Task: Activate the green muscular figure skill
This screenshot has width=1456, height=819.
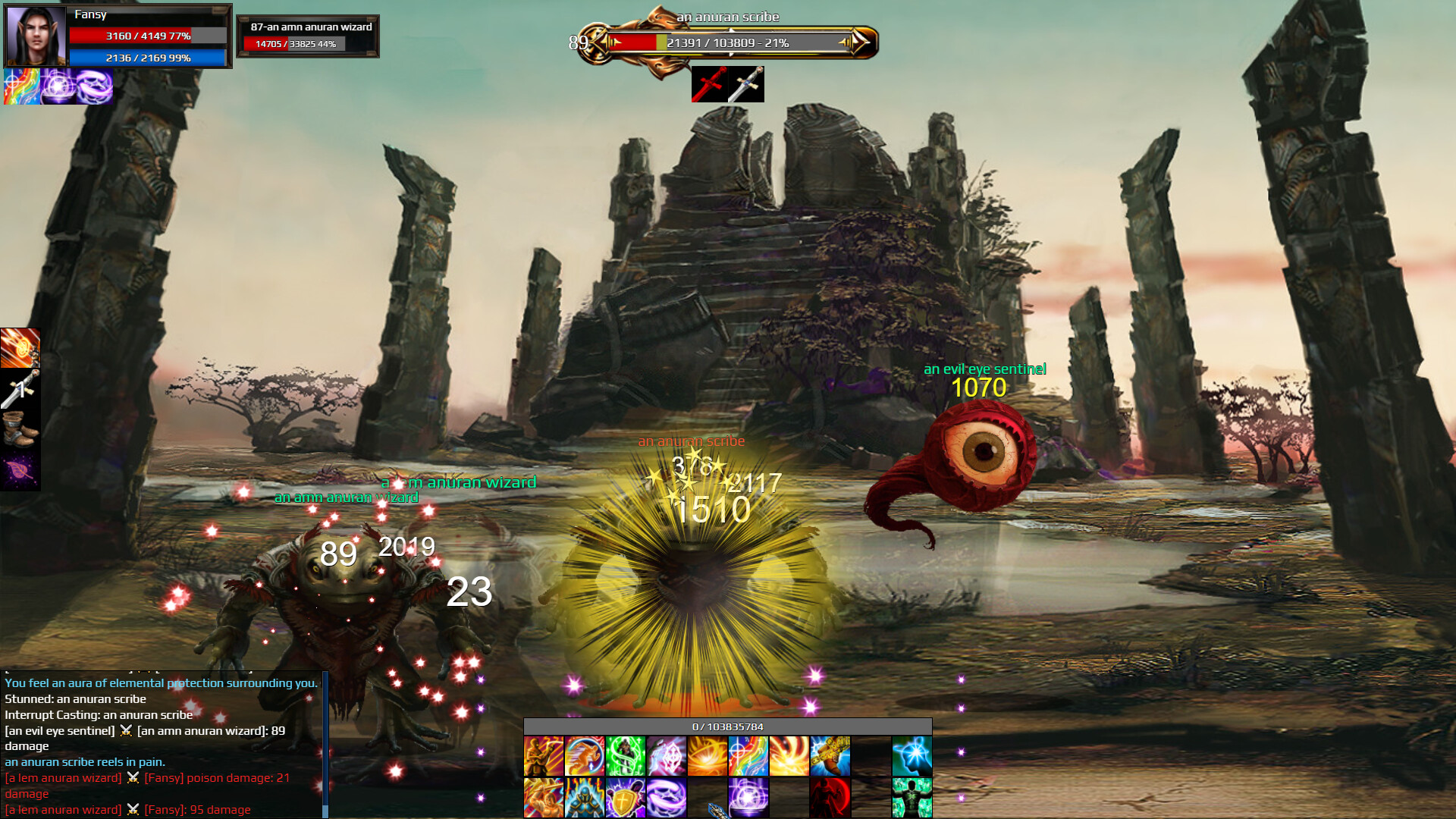Action: click(912, 798)
